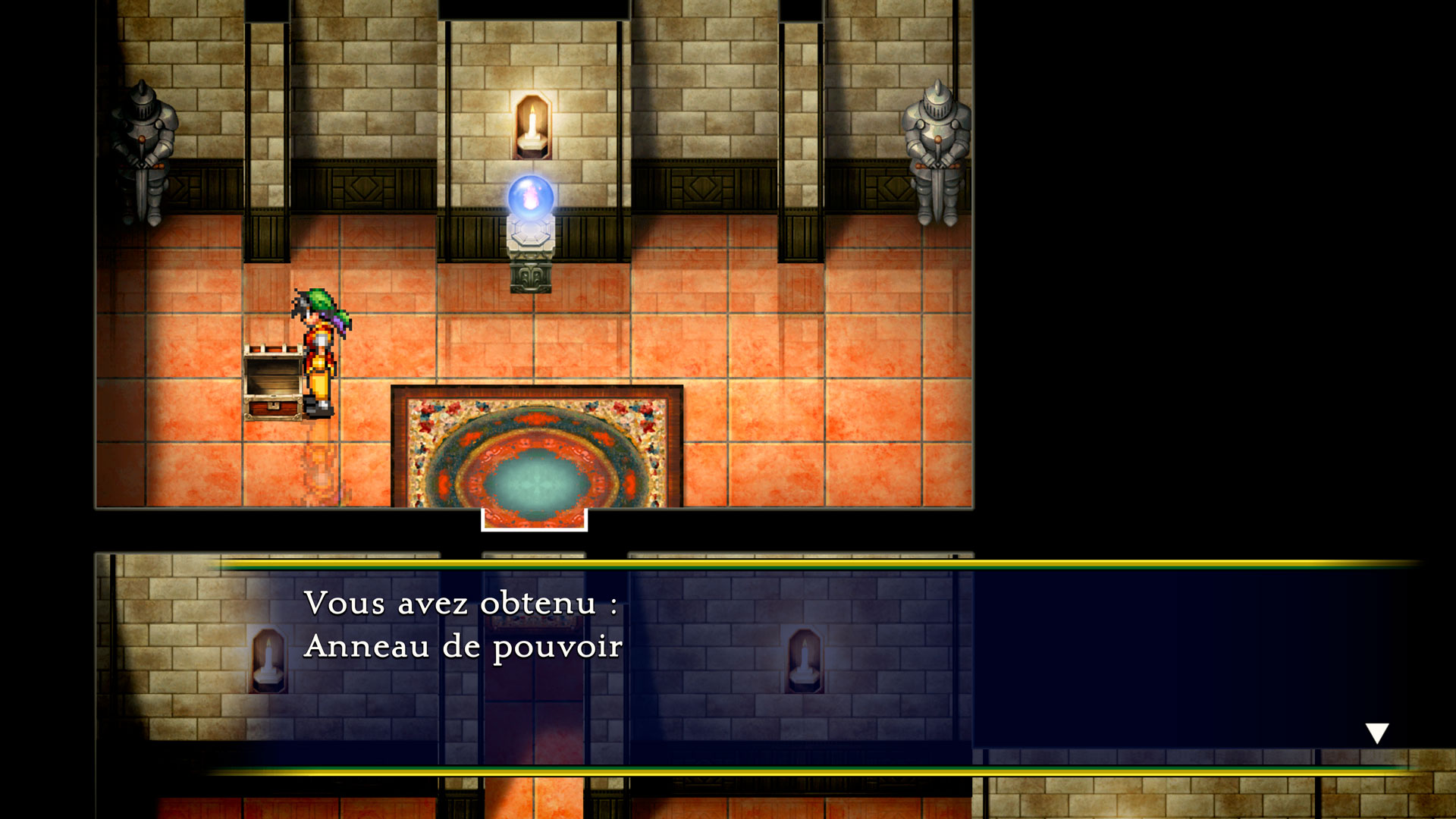Advance dialogue with the white arrow
Image resolution: width=1456 pixels, height=819 pixels.
click(1376, 733)
